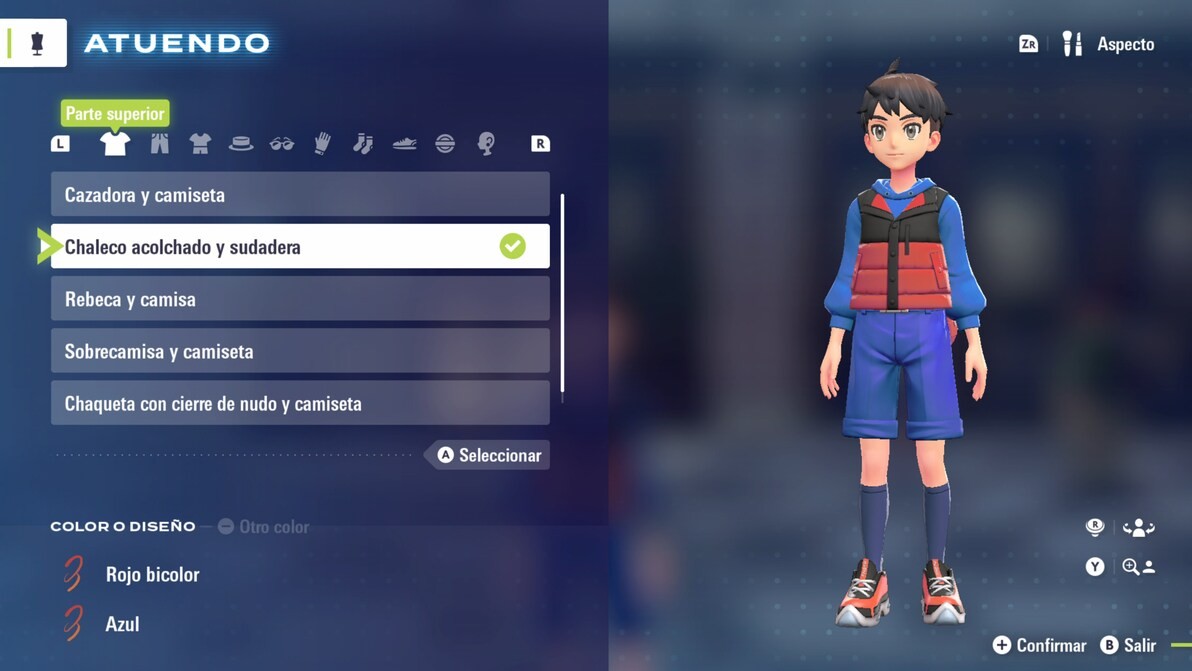
Task: Exit the outfit menu with Salir
Action: coord(1128,646)
